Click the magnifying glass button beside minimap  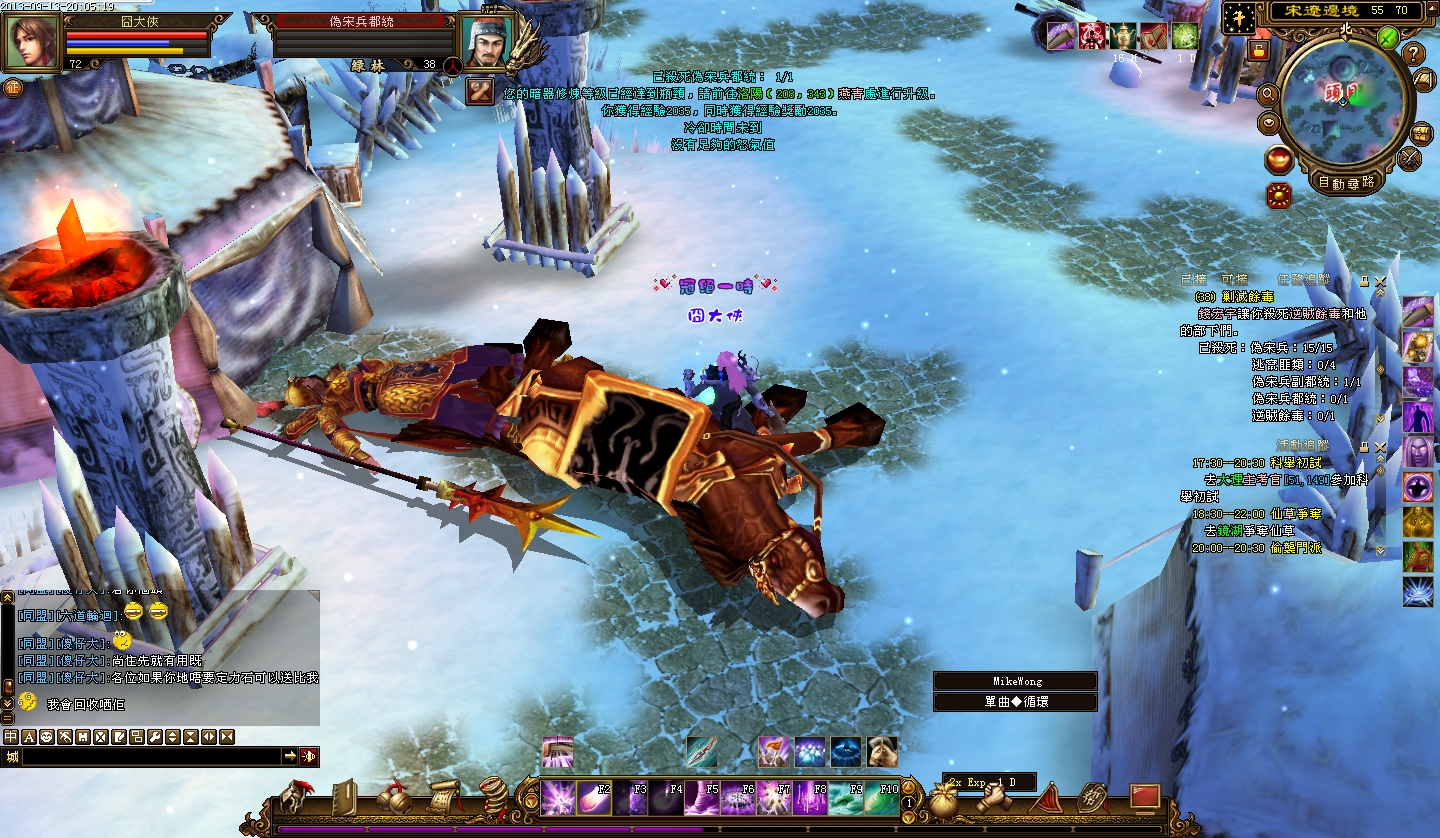coord(1268,94)
